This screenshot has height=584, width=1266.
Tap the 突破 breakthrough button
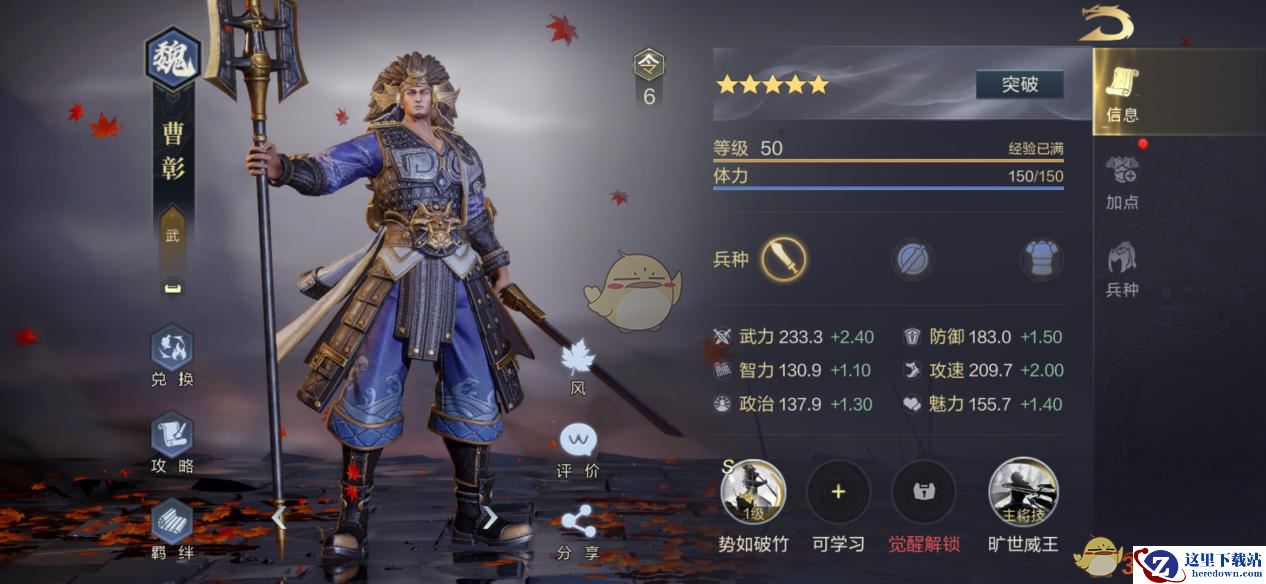(1019, 85)
